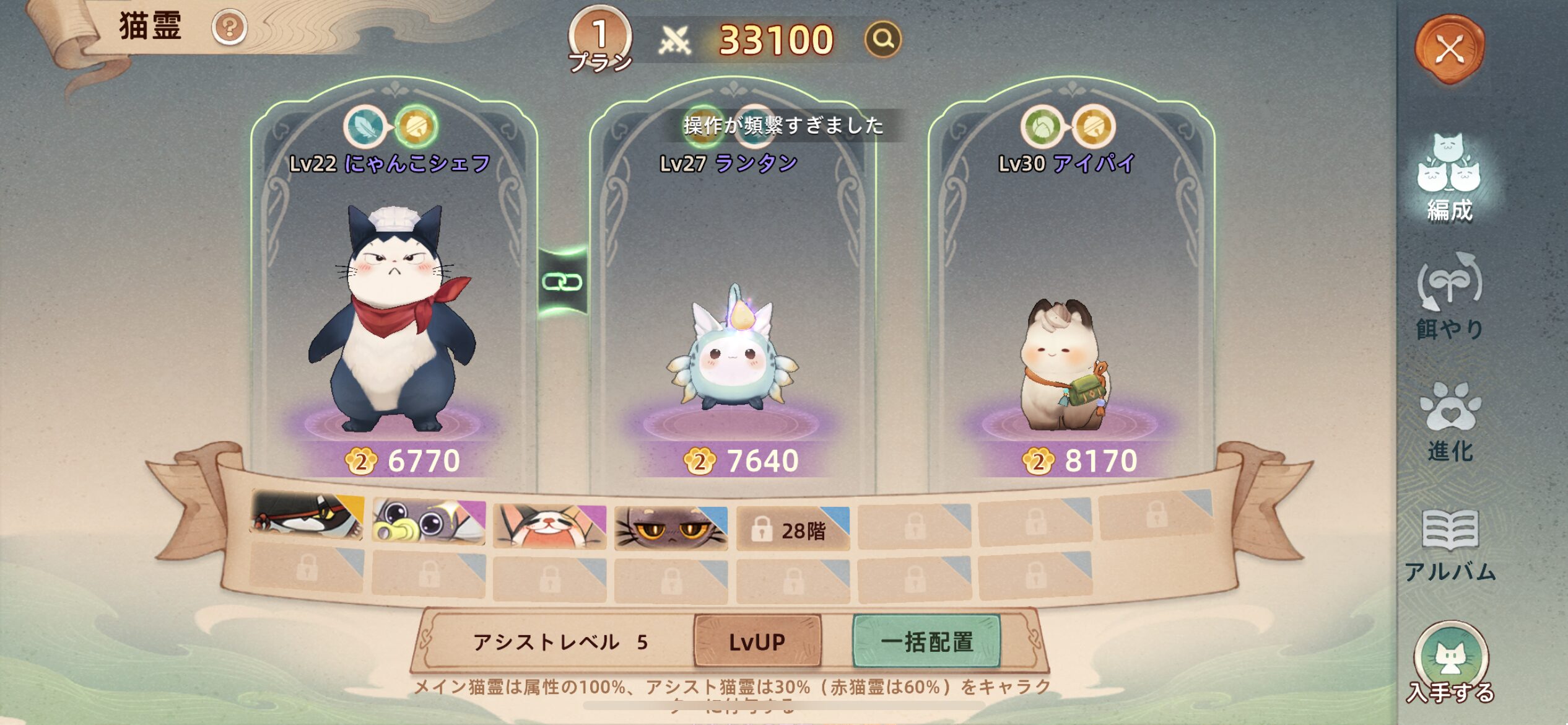Viewport: 1568px width, 725px height.
Task: Choose the orange smiling cat assist slot
Action: [x=549, y=526]
